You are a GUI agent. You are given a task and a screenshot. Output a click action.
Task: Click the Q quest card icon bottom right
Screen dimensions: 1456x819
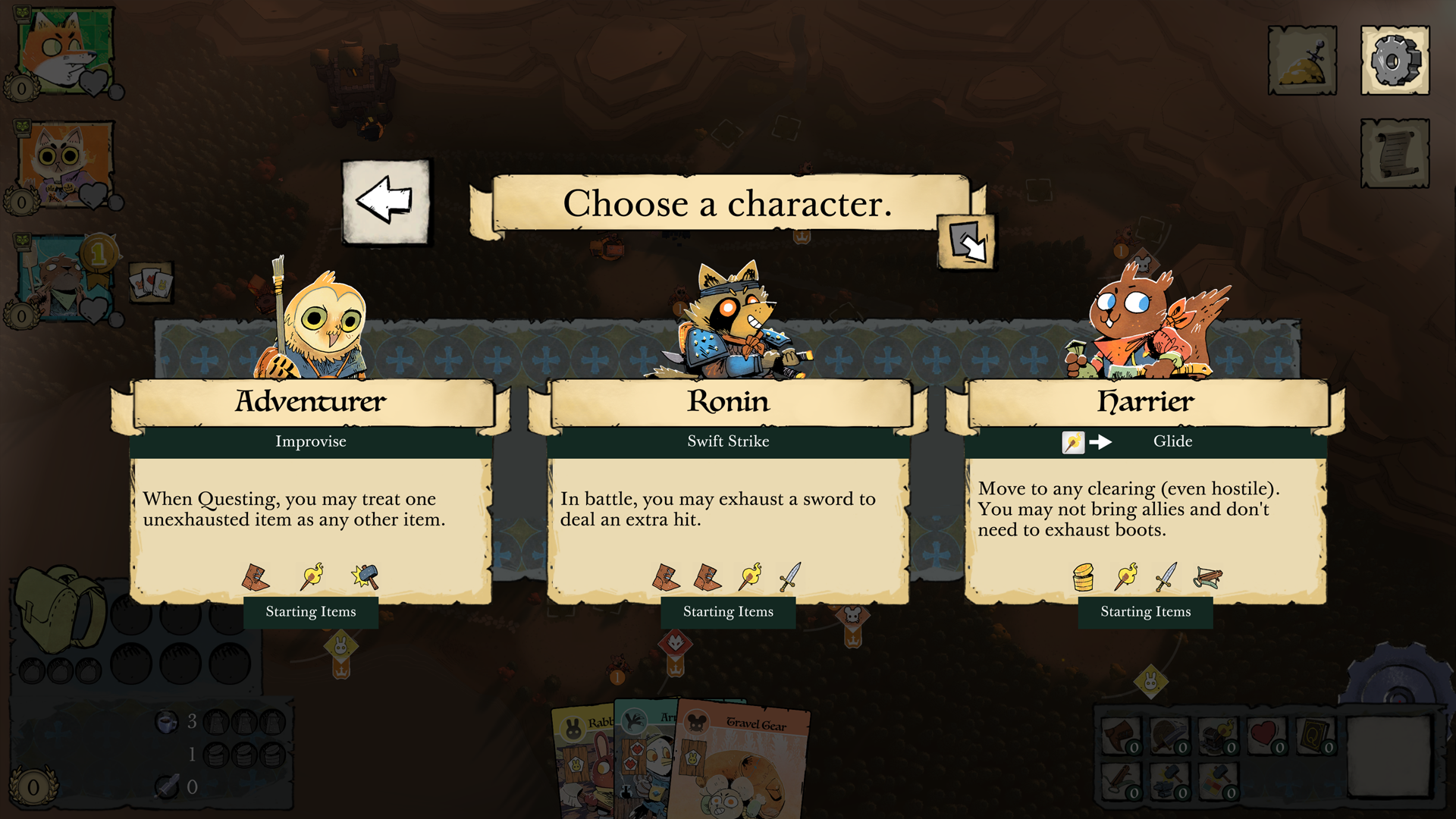pos(1314,736)
